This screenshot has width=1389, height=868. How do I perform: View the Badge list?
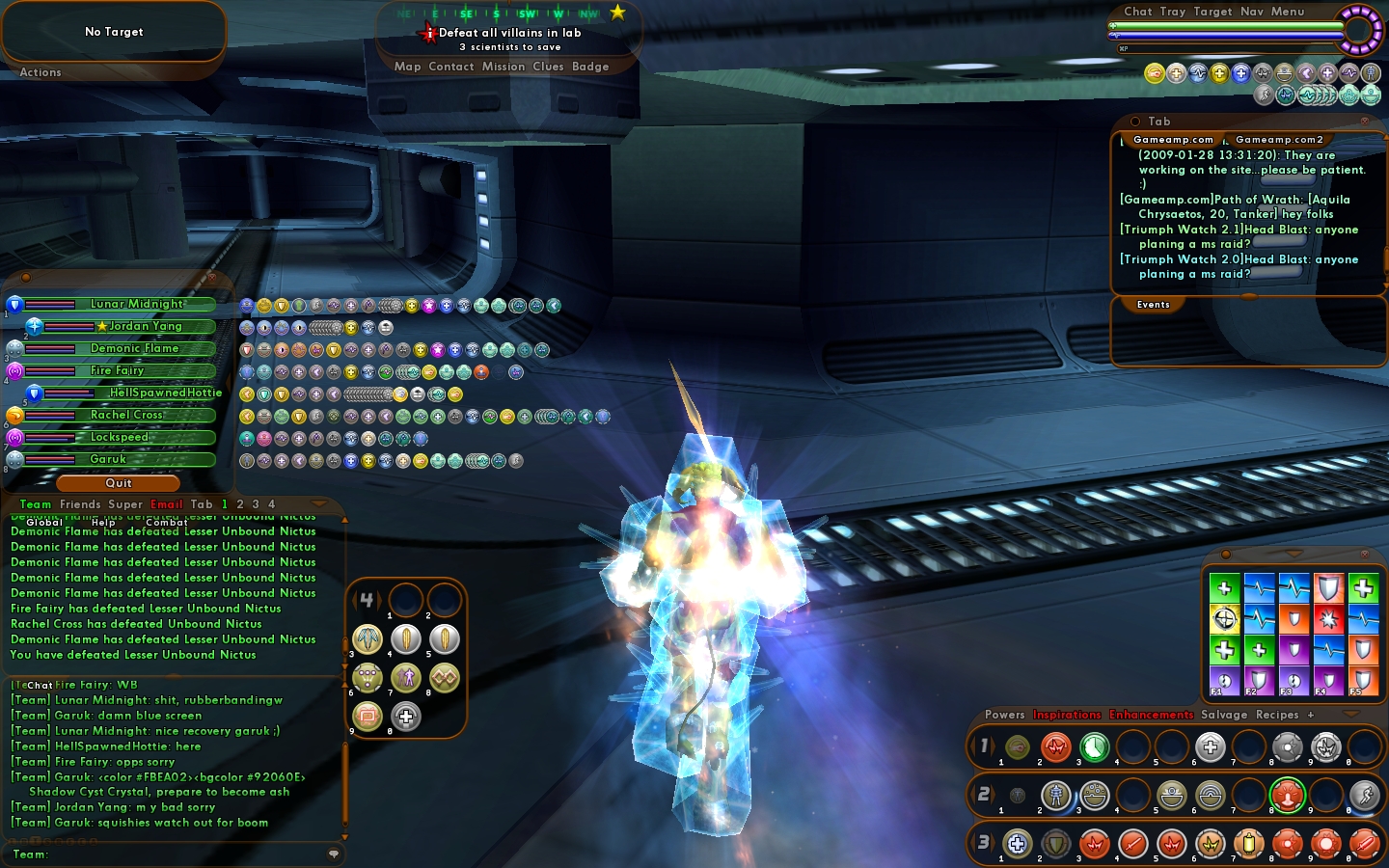pyautogui.click(x=590, y=67)
